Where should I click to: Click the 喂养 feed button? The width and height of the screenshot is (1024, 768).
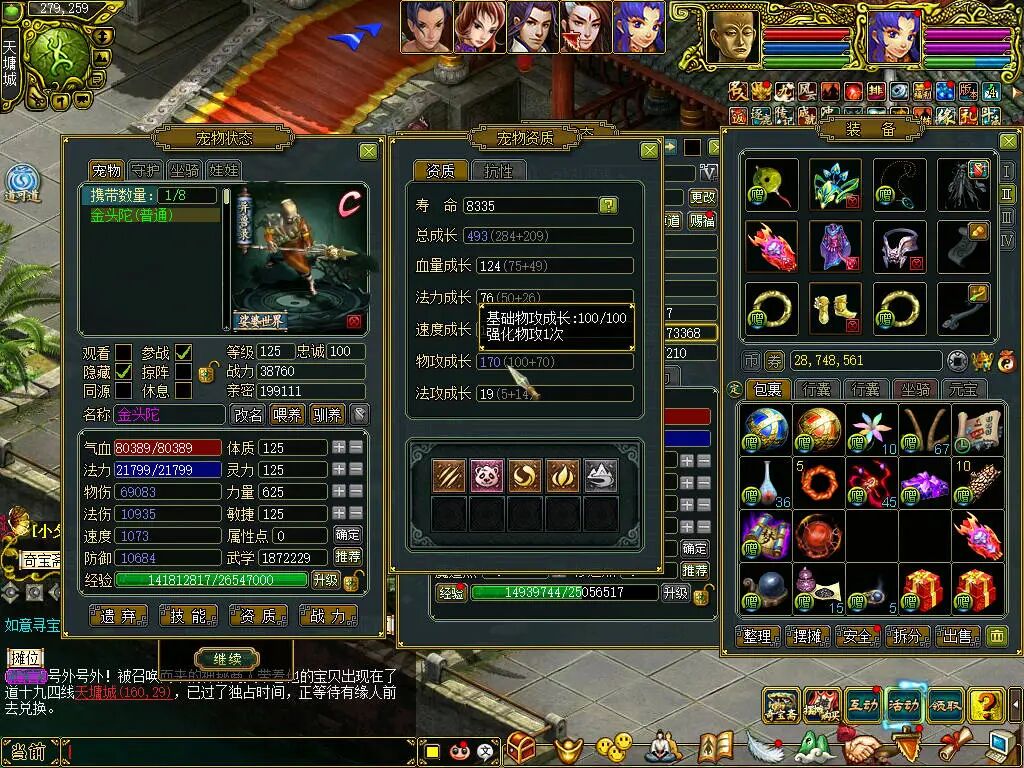288,414
